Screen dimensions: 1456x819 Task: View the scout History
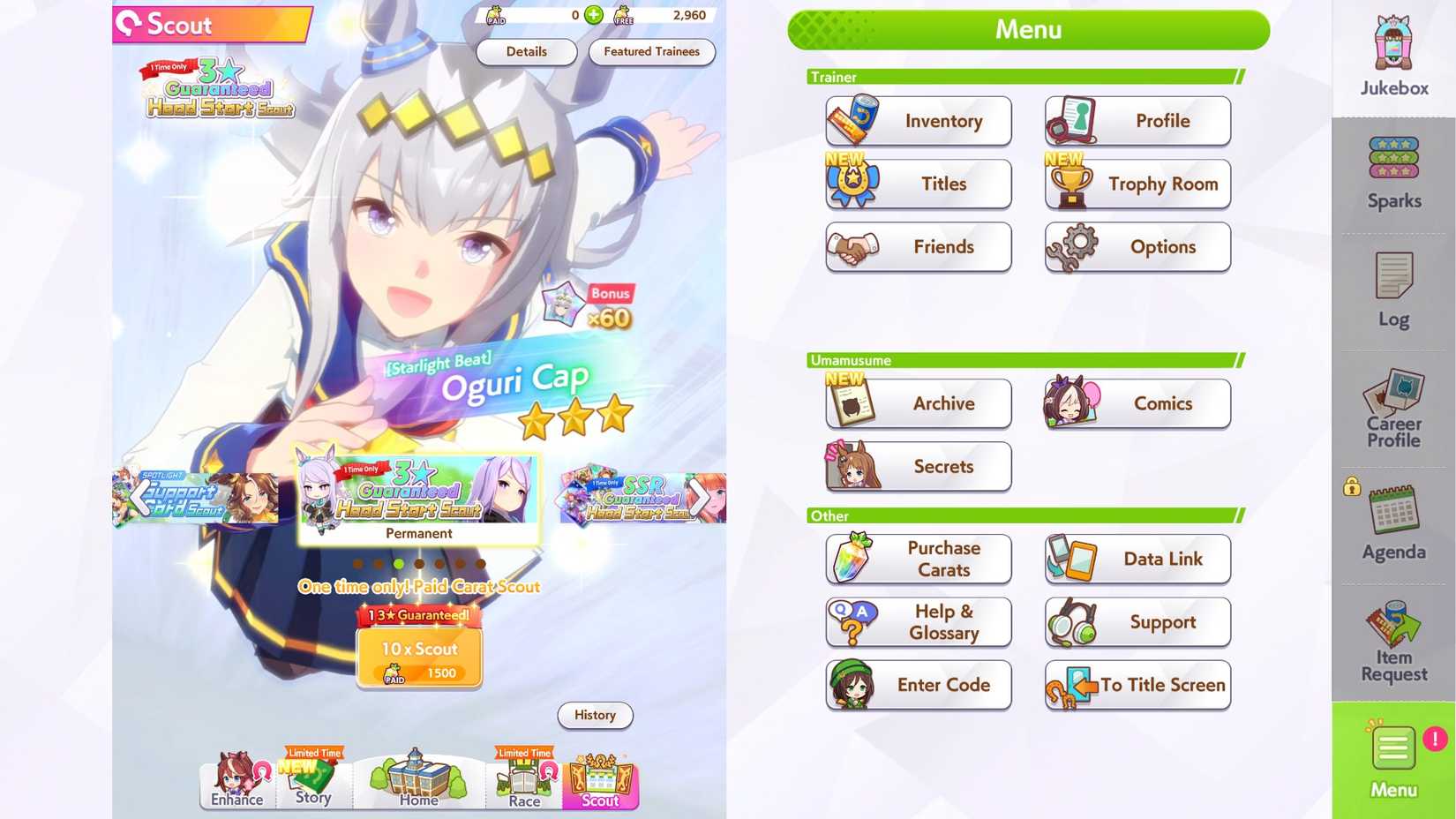[595, 716]
